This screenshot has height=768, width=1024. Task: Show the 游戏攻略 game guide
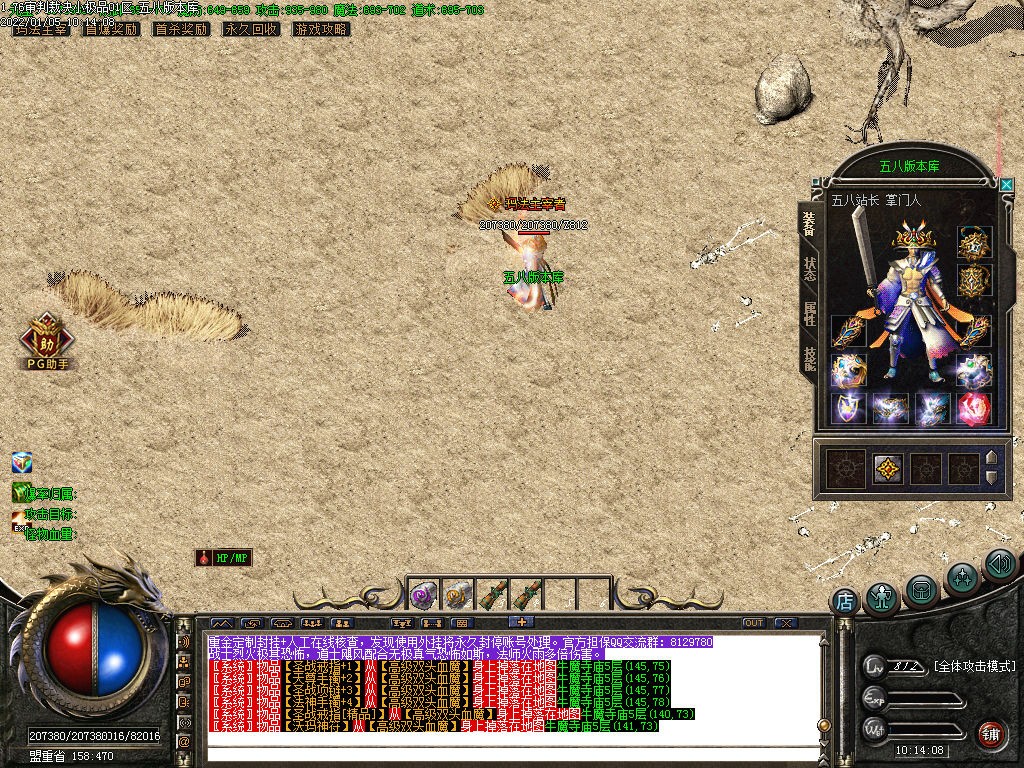tap(321, 29)
